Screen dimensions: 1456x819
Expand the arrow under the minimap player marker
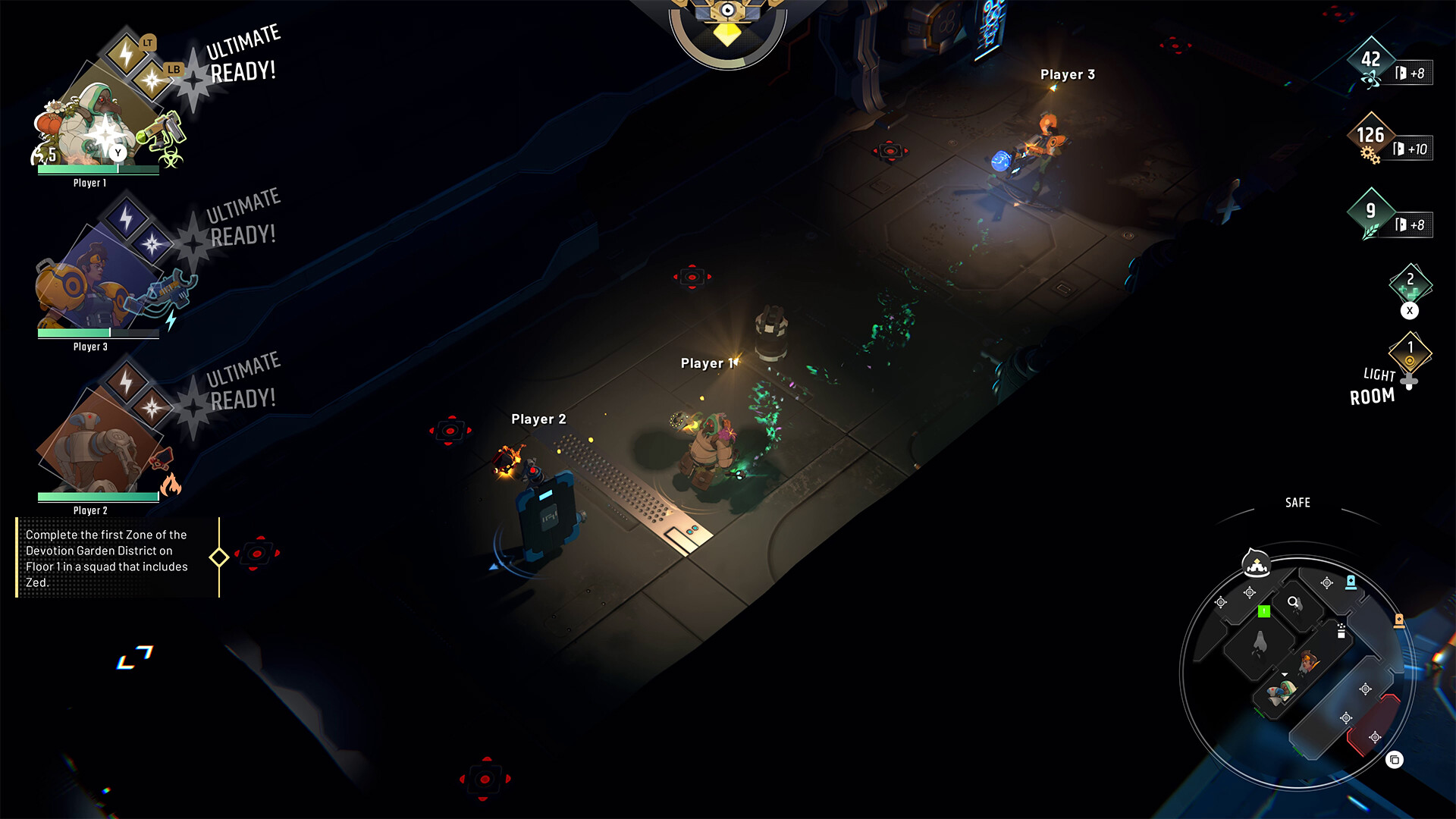point(1285,674)
